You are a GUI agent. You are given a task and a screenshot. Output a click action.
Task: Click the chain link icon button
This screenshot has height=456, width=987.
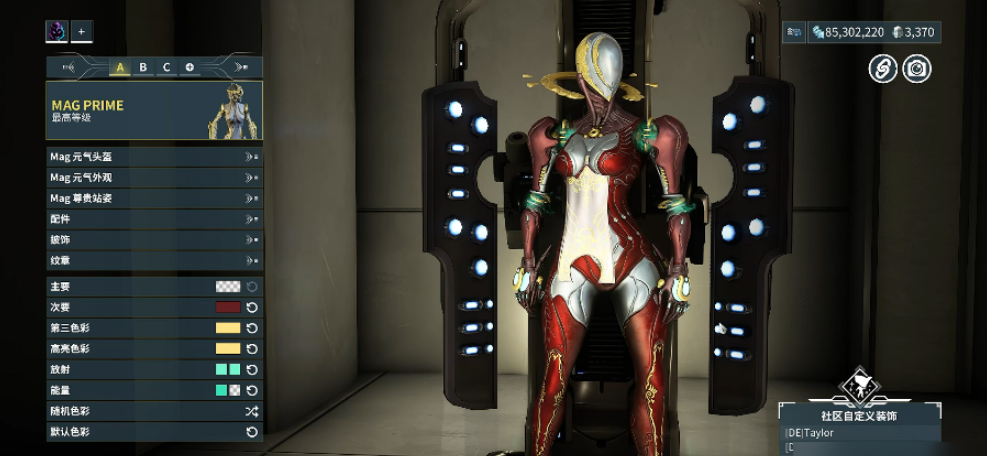[x=883, y=68]
